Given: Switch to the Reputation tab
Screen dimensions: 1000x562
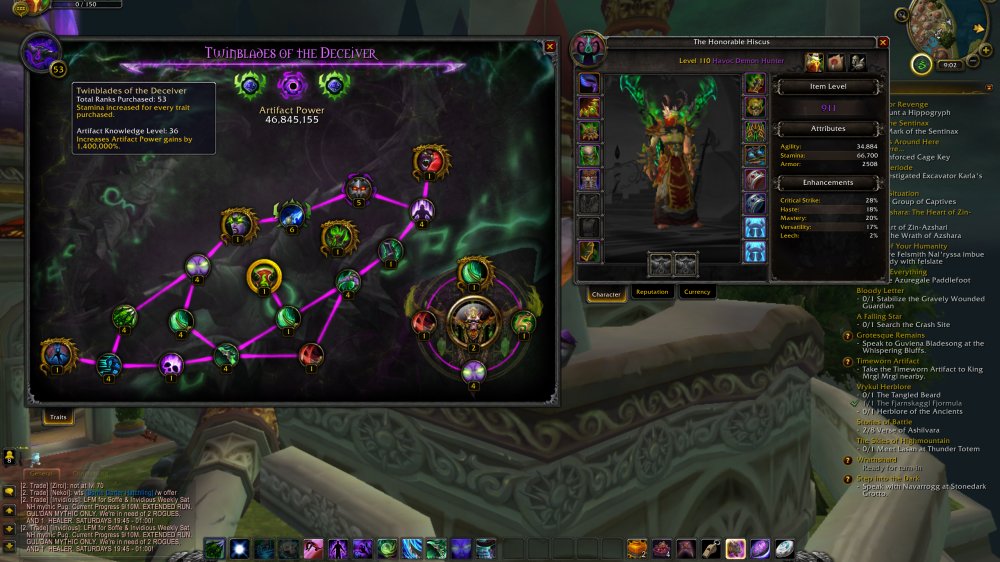Looking at the screenshot, I should click(651, 292).
